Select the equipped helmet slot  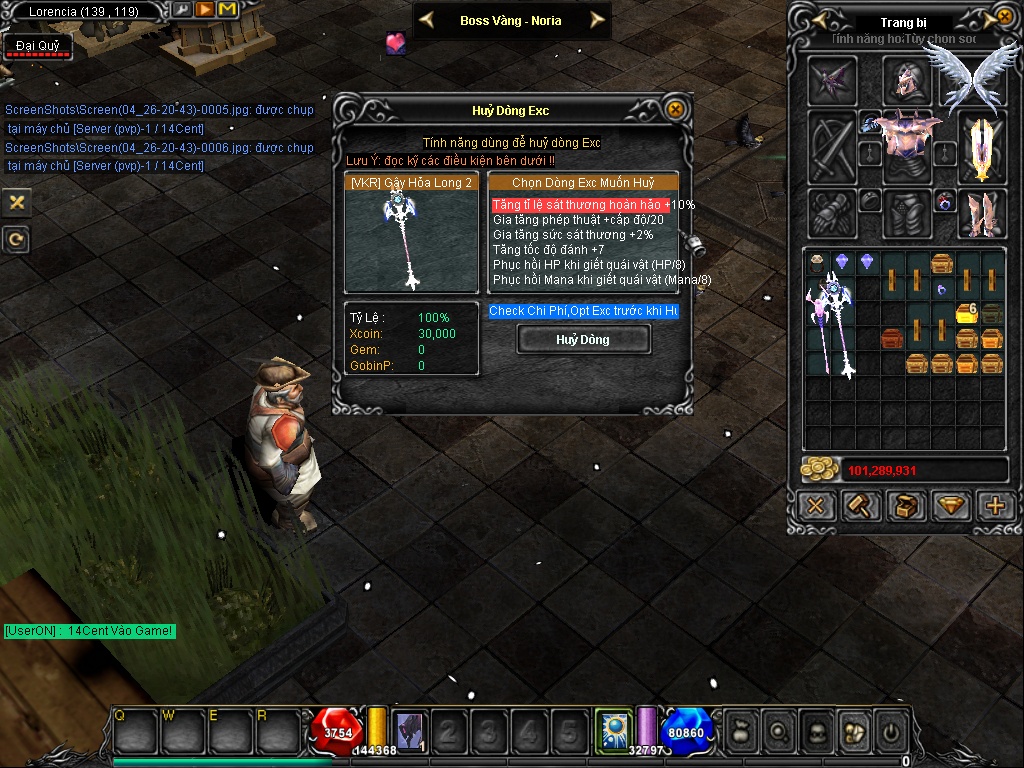tap(906, 82)
